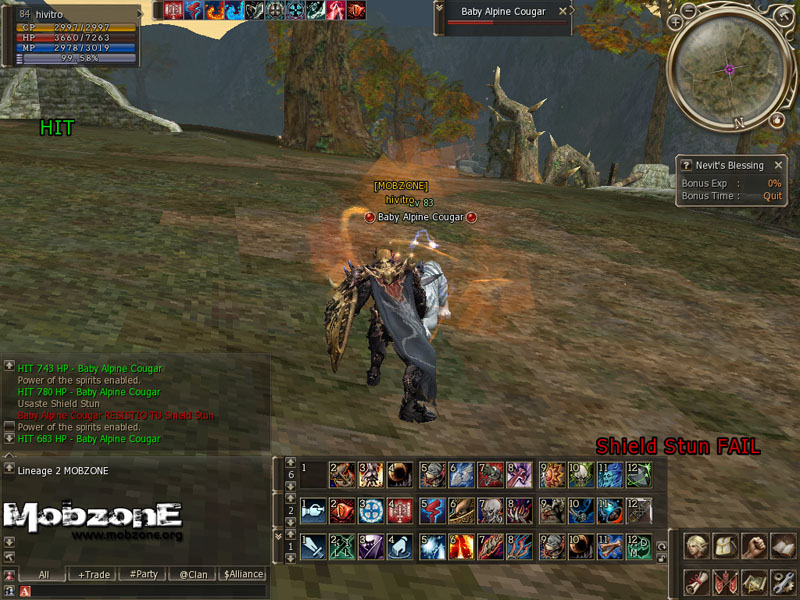Close the Nevit's Blessing panel
This screenshot has height=600, width=800.
[x=777, y=165]
